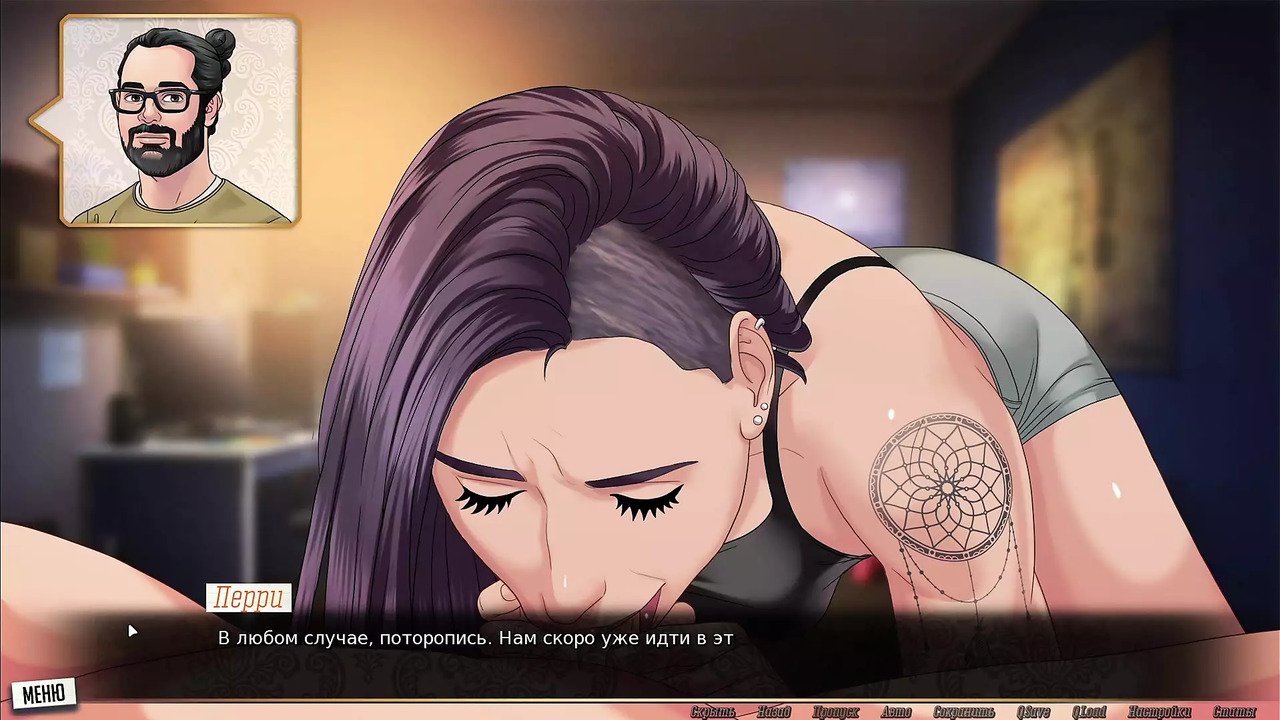Viewport: 1280px width, 720px height.
Task: Click QSave to quick save
Action: tap(1033, 712)
